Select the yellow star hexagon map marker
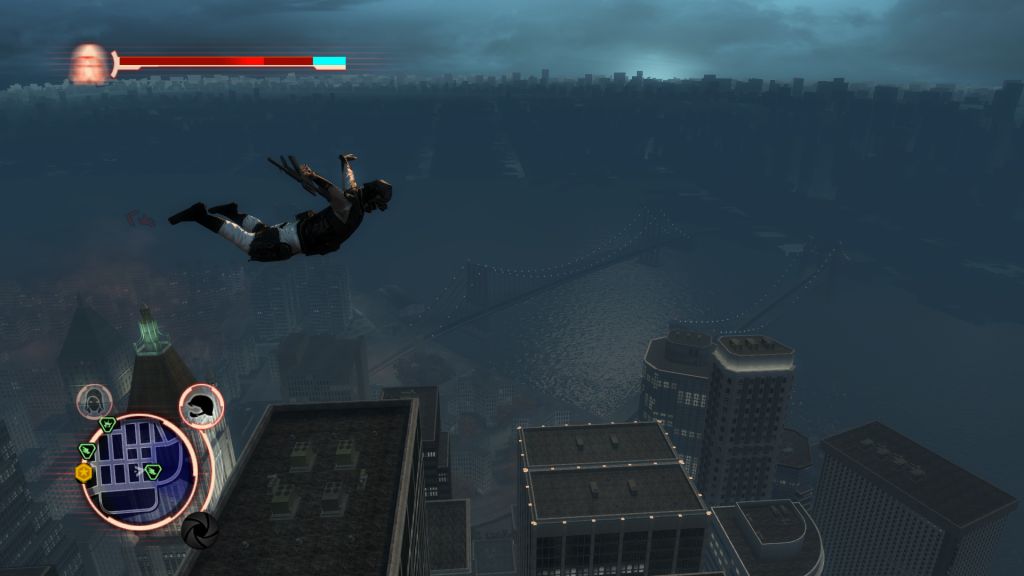 (84, 472)
